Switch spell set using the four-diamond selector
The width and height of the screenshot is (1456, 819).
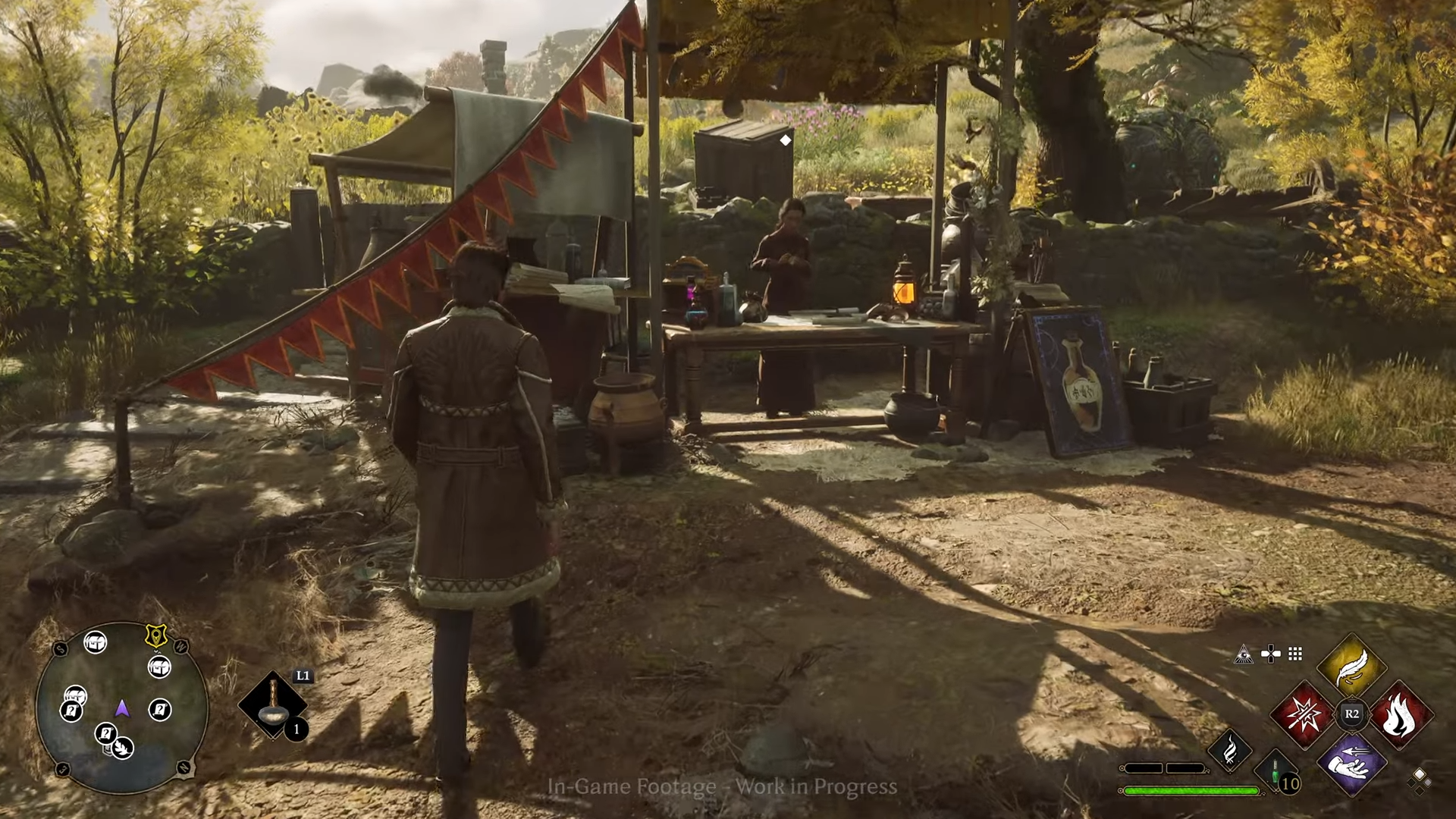coord(1419,778)
